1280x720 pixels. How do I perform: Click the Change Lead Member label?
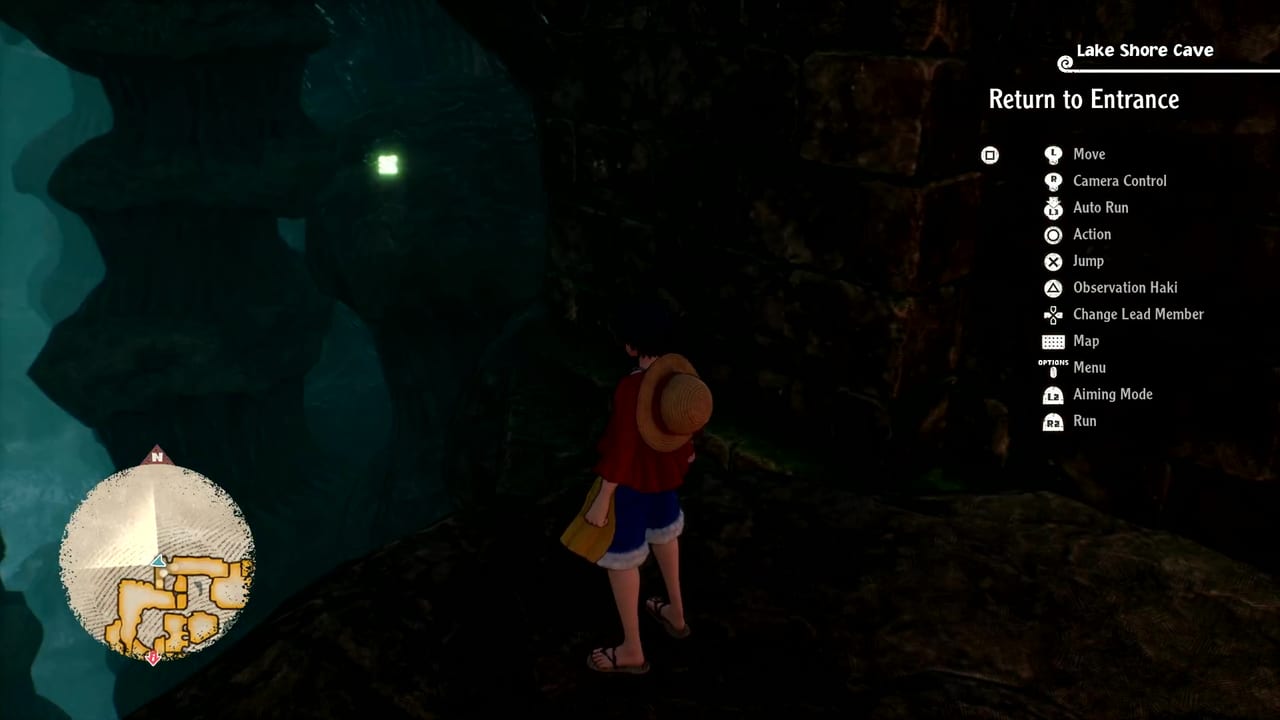1137,314
